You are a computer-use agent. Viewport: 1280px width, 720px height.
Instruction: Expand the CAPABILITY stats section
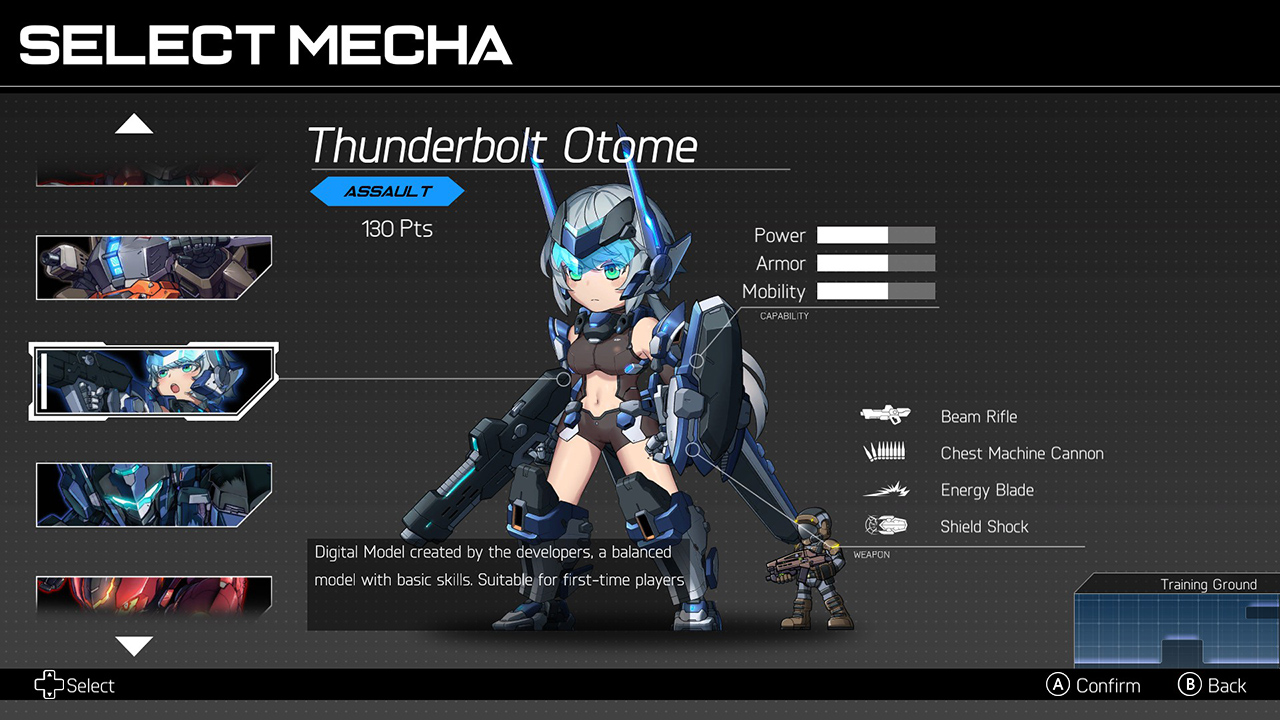tap(783, 315)
